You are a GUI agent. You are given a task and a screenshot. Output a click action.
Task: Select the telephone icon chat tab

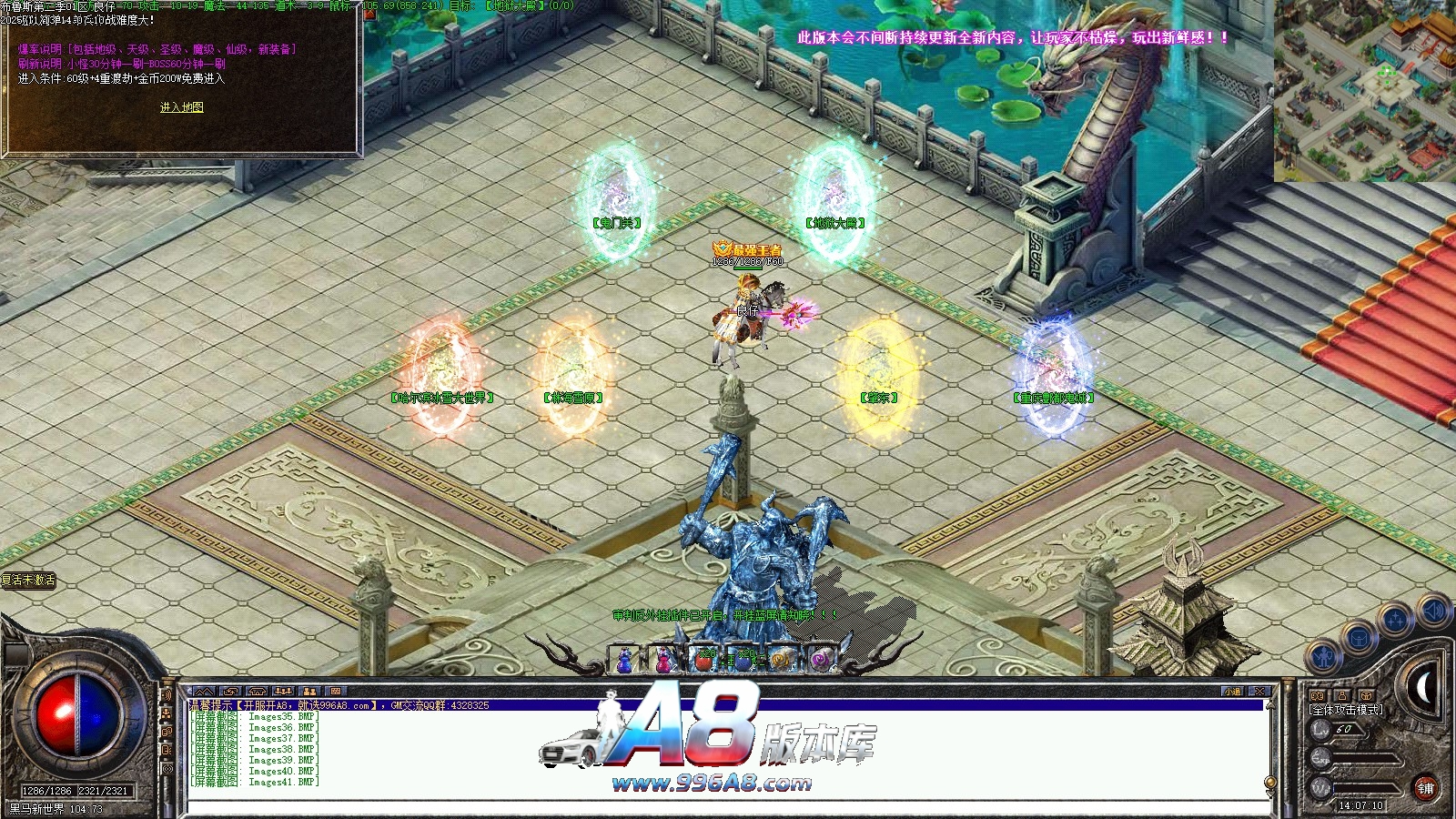pyautogui.click(x=257, y=692)
